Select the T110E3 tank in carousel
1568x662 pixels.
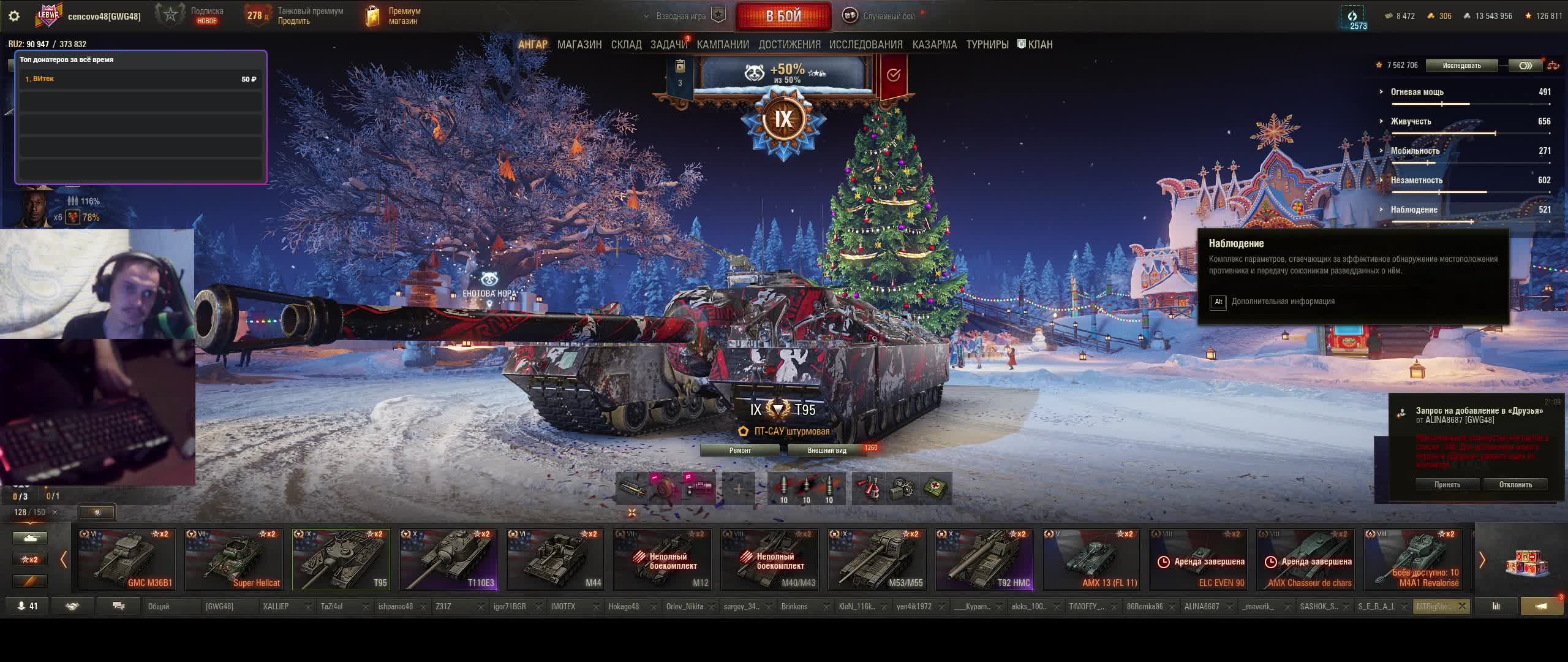coord(448,560)
